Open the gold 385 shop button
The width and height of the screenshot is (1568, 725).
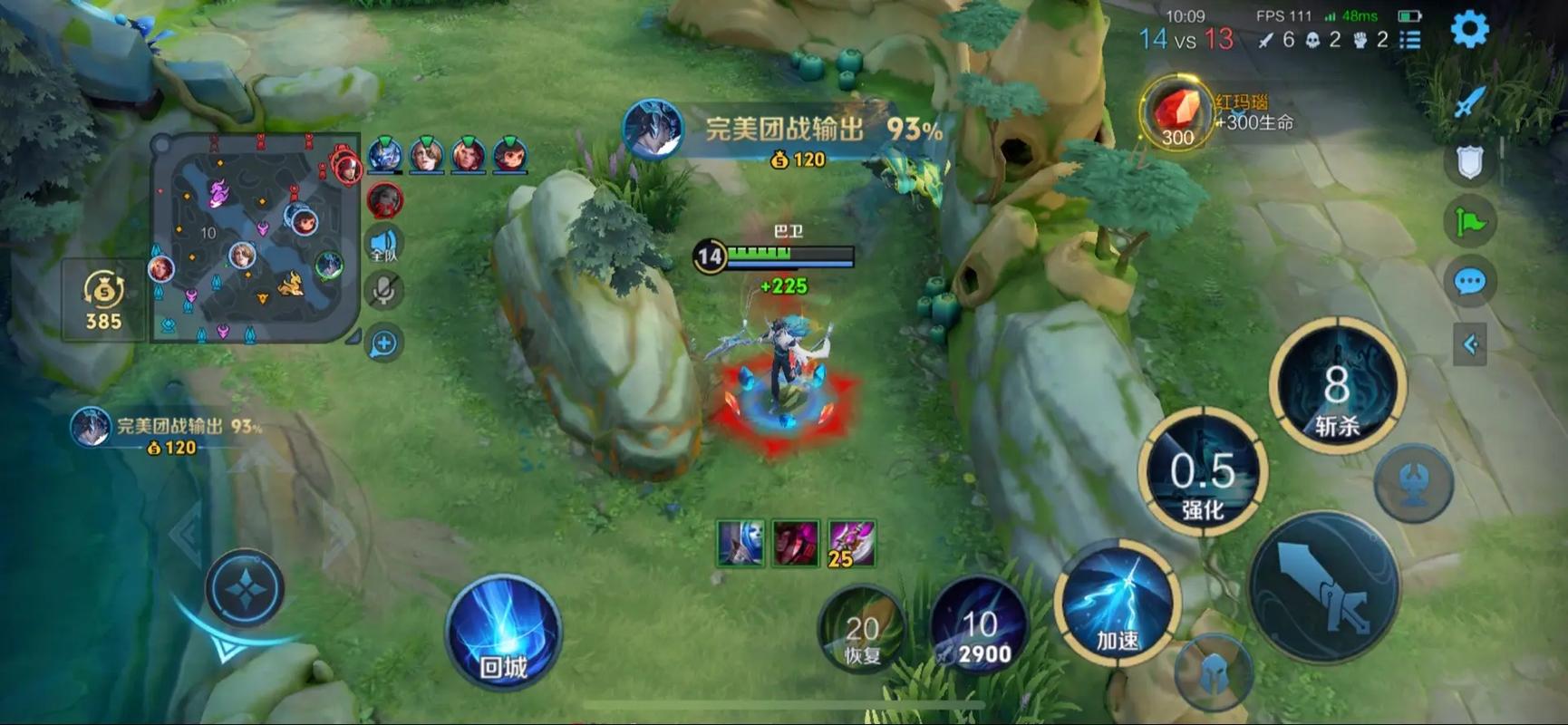coord(103,301)
